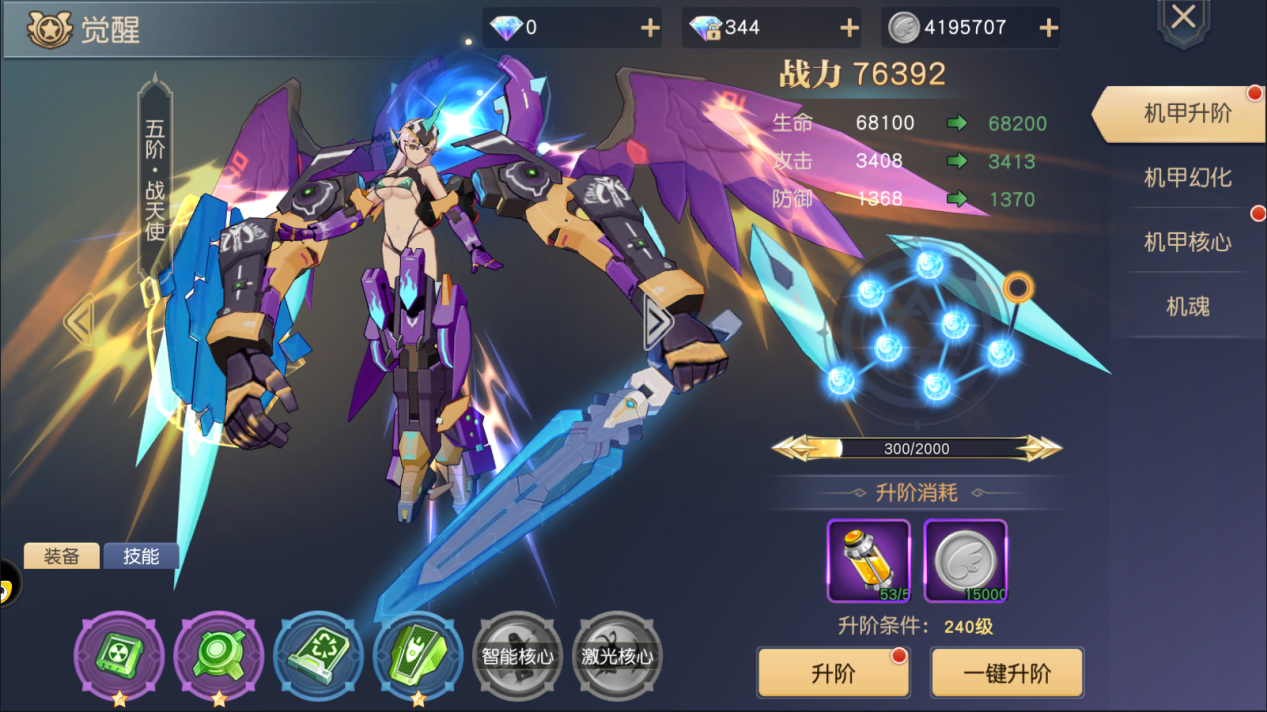Select the recycle symbol equipment slot
The height and width of the screenshot is (712, 1267).
coord(318,656)
